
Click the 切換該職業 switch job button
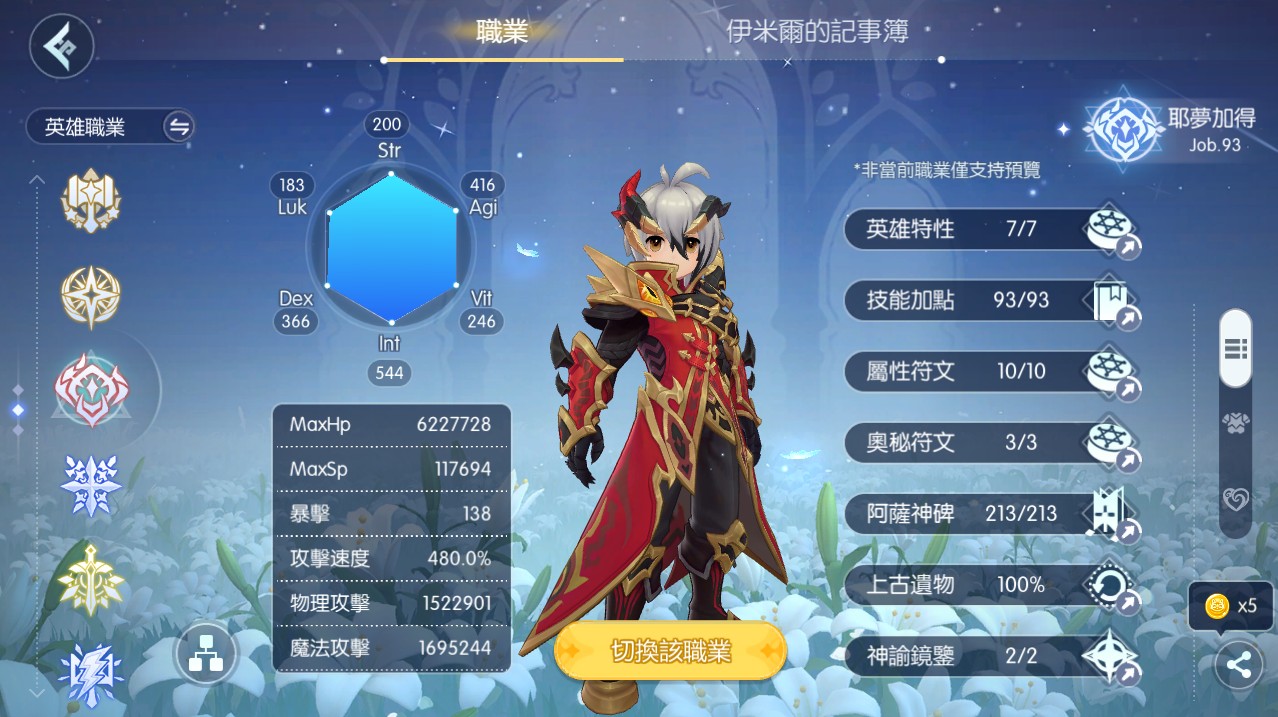[671, 652]
